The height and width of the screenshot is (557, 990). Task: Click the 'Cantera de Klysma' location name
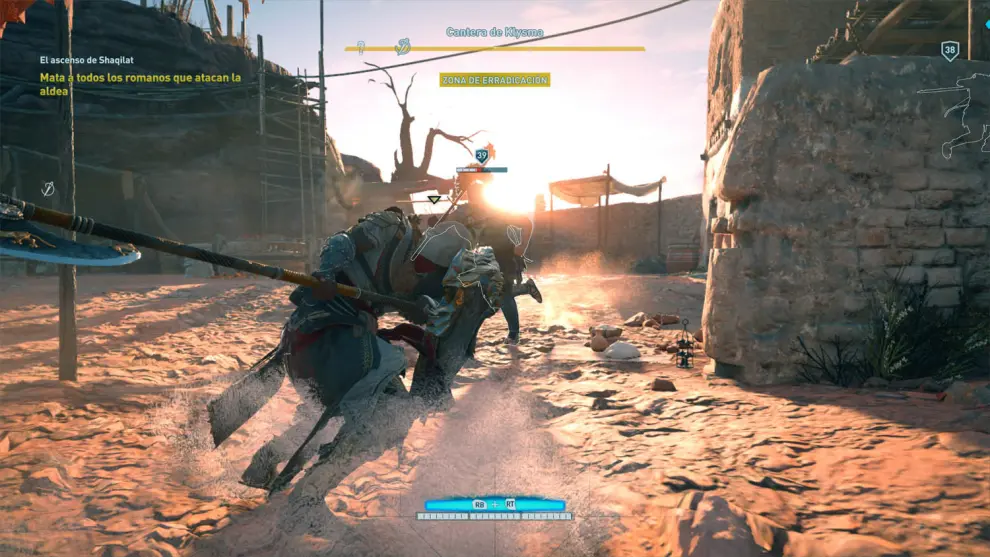tap(495, 32)
